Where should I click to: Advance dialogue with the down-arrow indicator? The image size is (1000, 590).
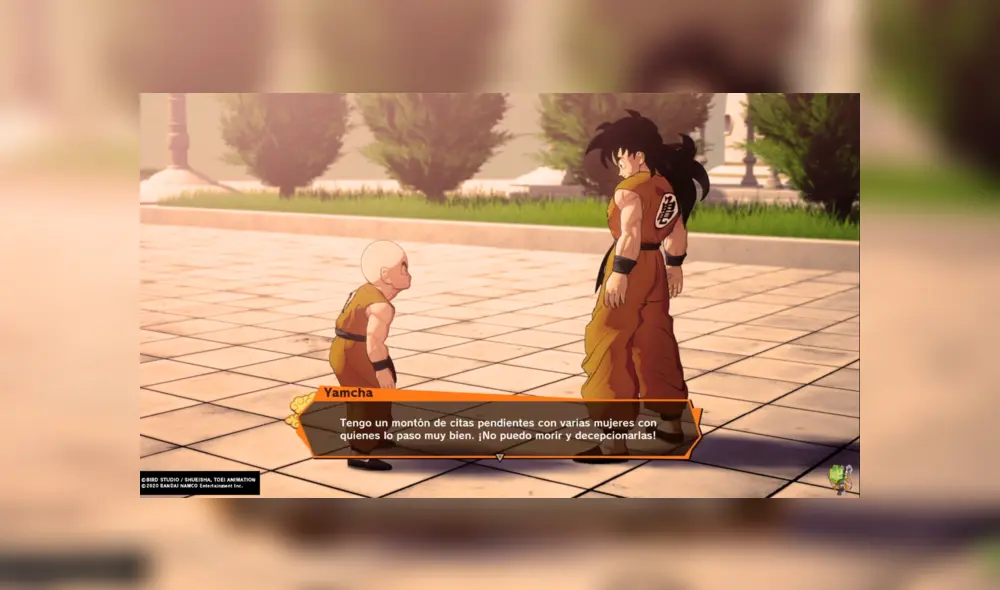point(499,457)
